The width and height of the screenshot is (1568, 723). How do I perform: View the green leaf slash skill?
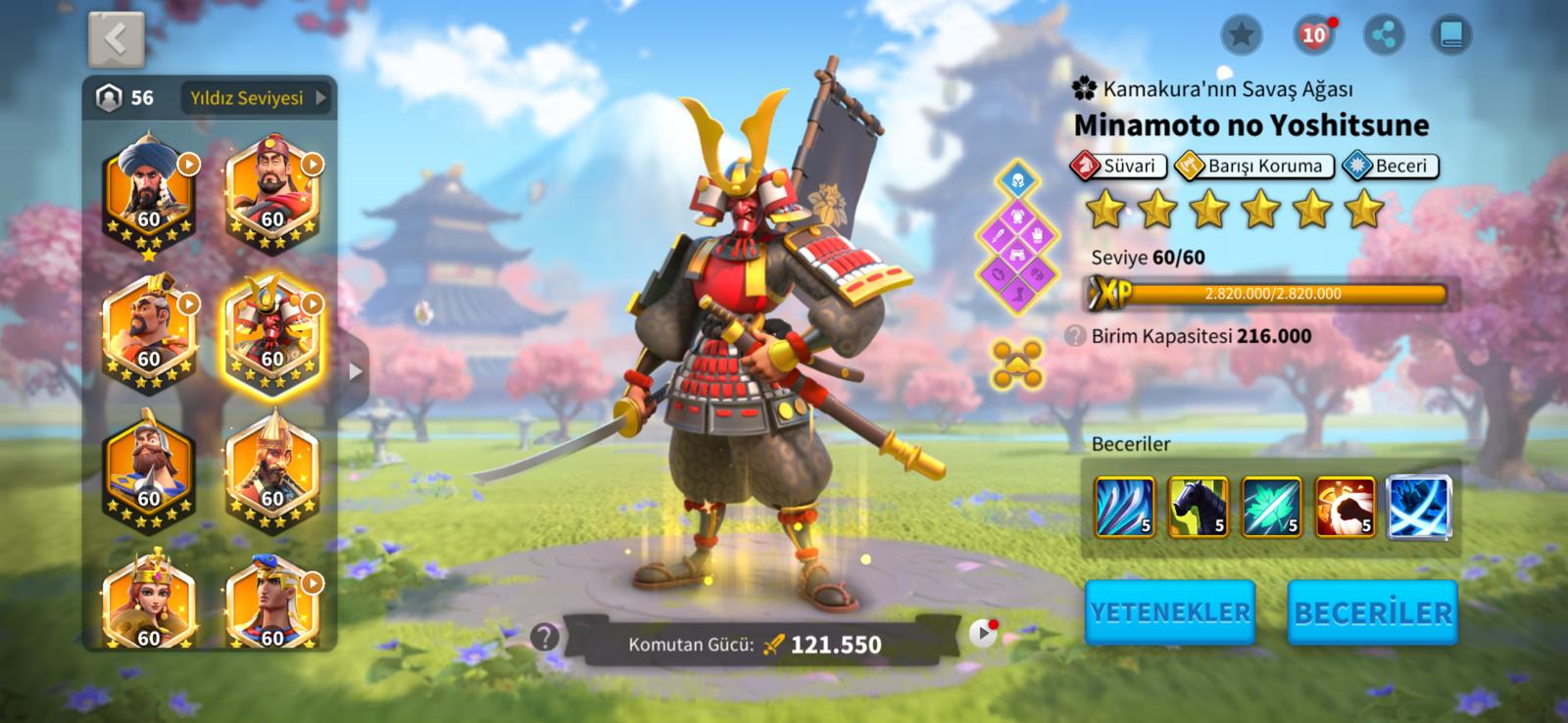(x=1271, y=506)
